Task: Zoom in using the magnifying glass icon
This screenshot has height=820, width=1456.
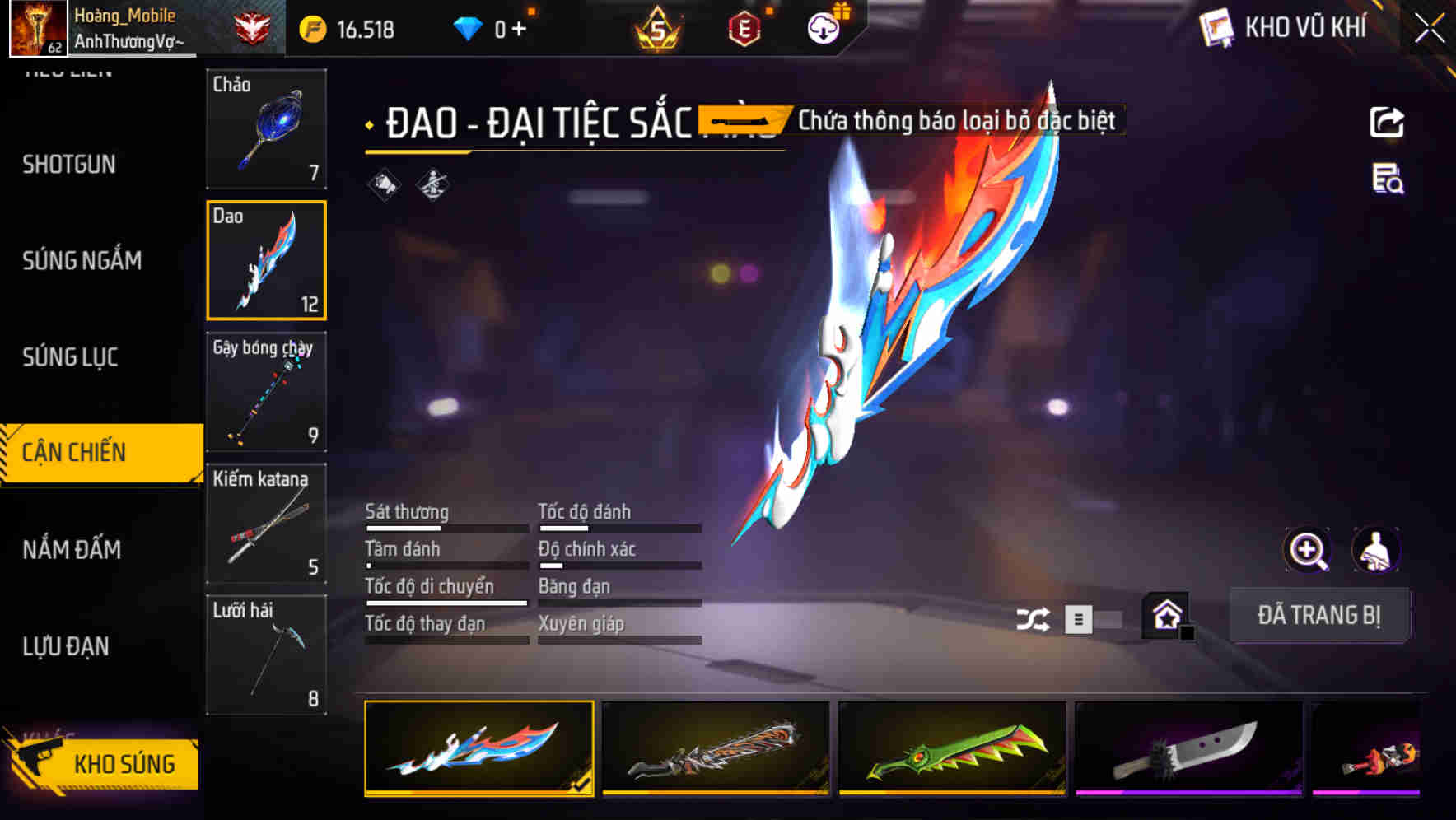Action: click(1309, 550)
